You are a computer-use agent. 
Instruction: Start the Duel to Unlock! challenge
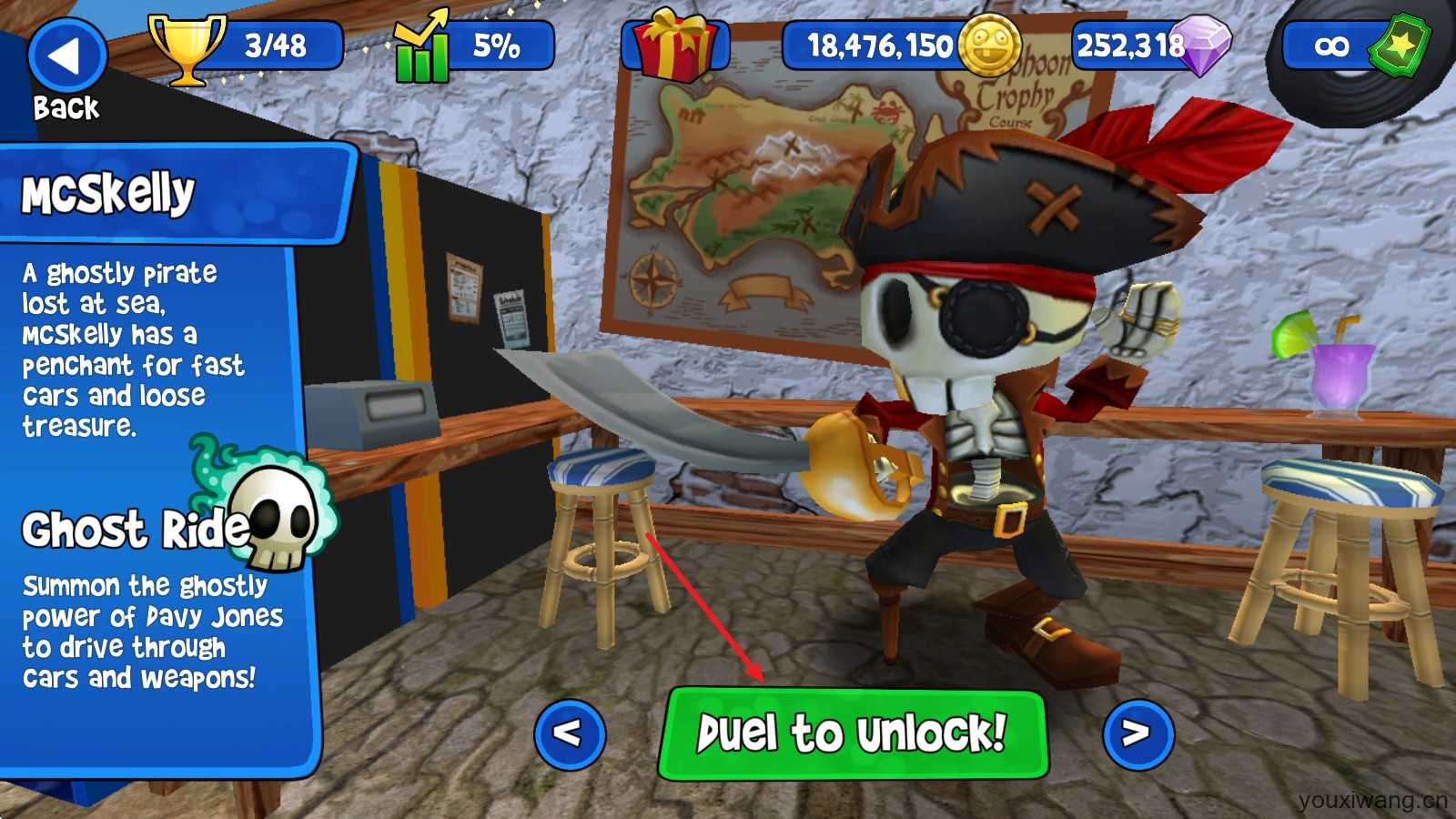853,733
